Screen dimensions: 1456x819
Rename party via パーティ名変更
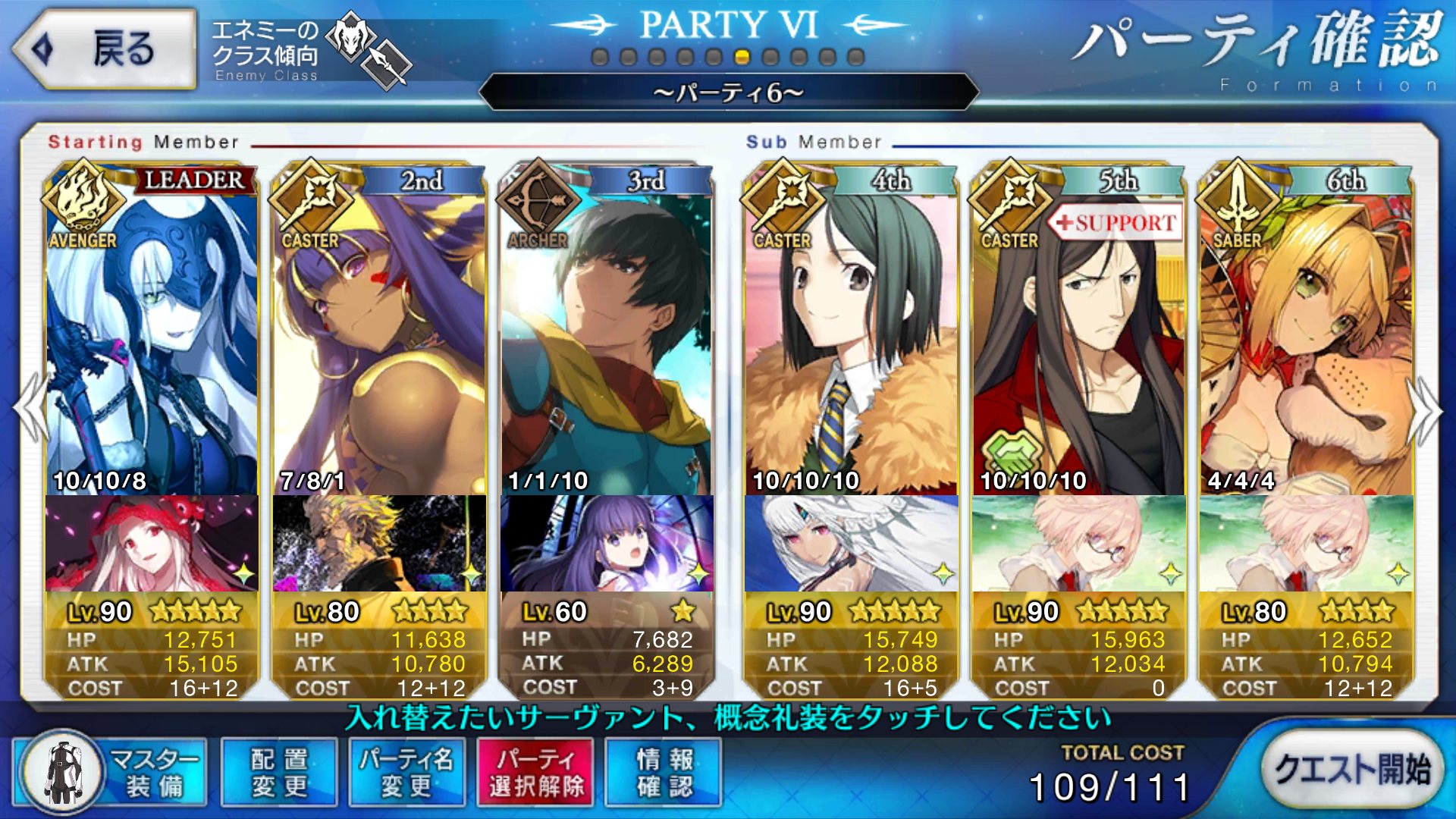[406, 773]
